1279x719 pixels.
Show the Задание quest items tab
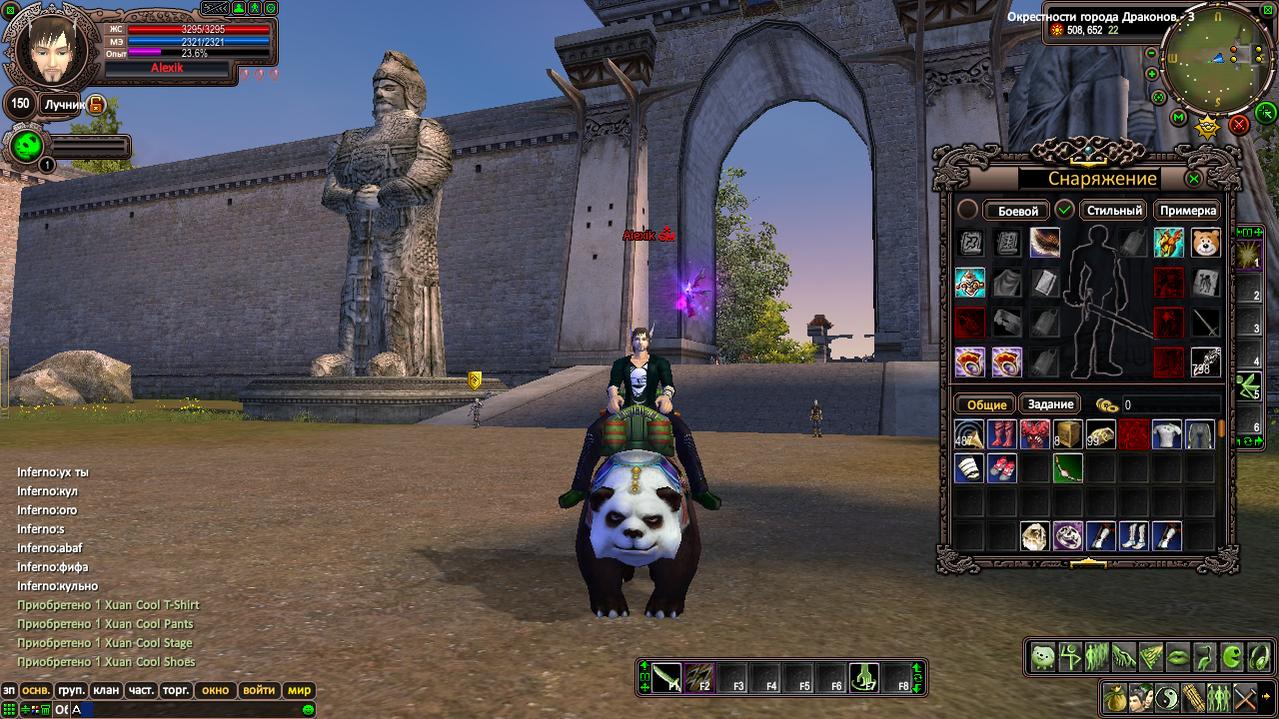[x=1050, y=405]
